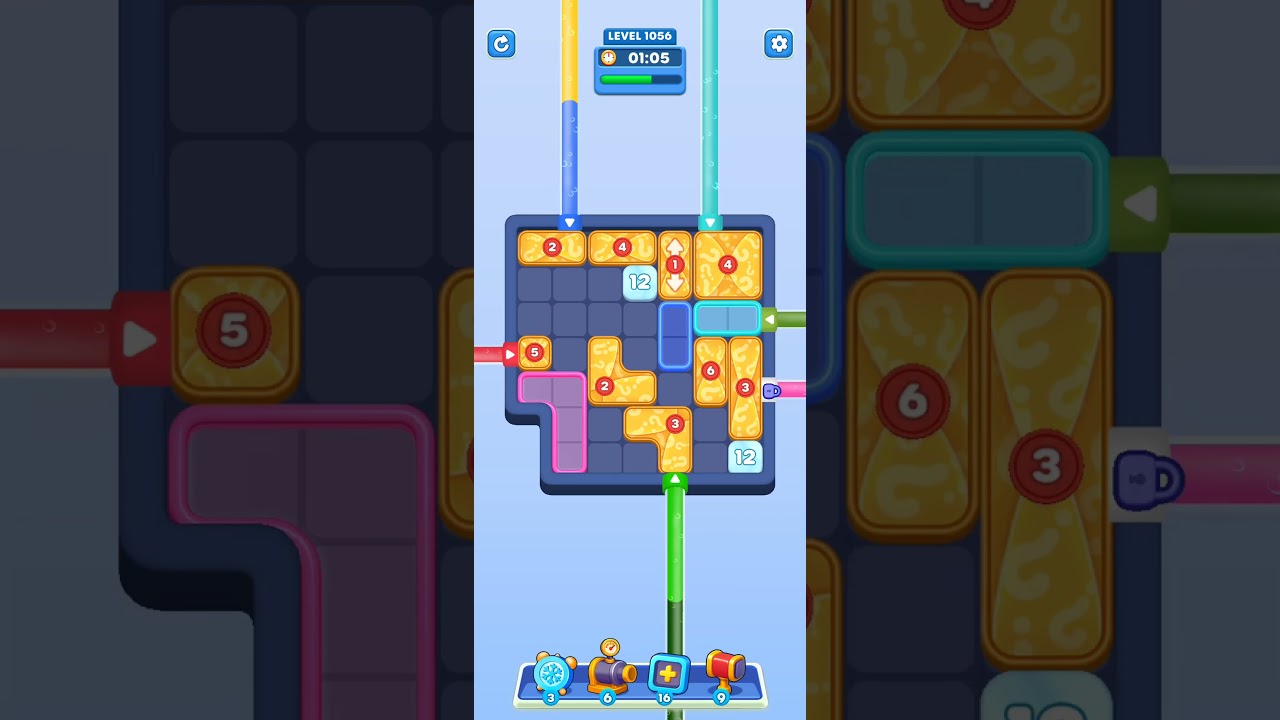The width and height of the screenshot is (1280, 720).
Task: Tap the LEVEL 1056 badge
Action: click(640, 36)
